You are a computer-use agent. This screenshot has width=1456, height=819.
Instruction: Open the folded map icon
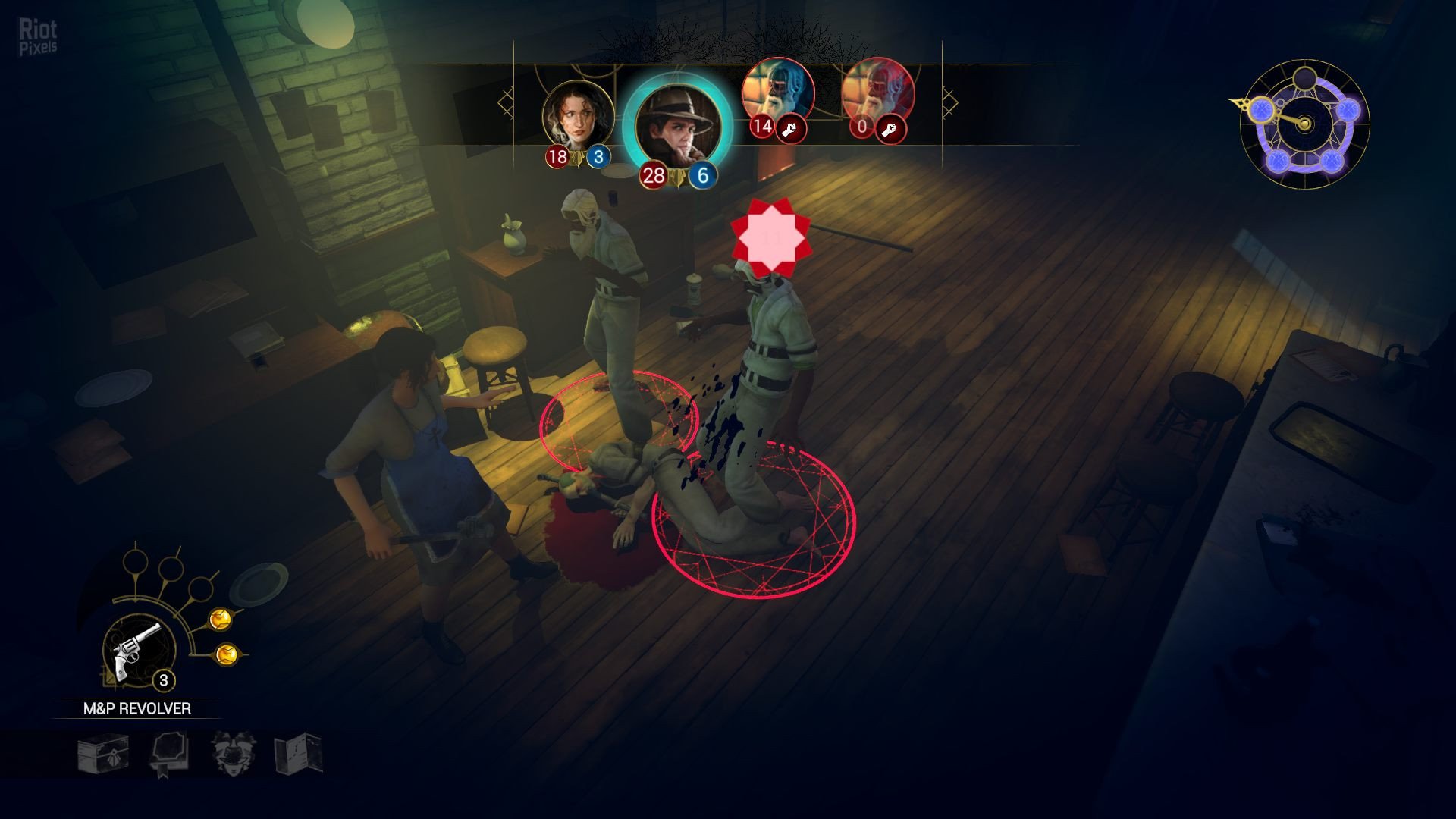[298, 754]
